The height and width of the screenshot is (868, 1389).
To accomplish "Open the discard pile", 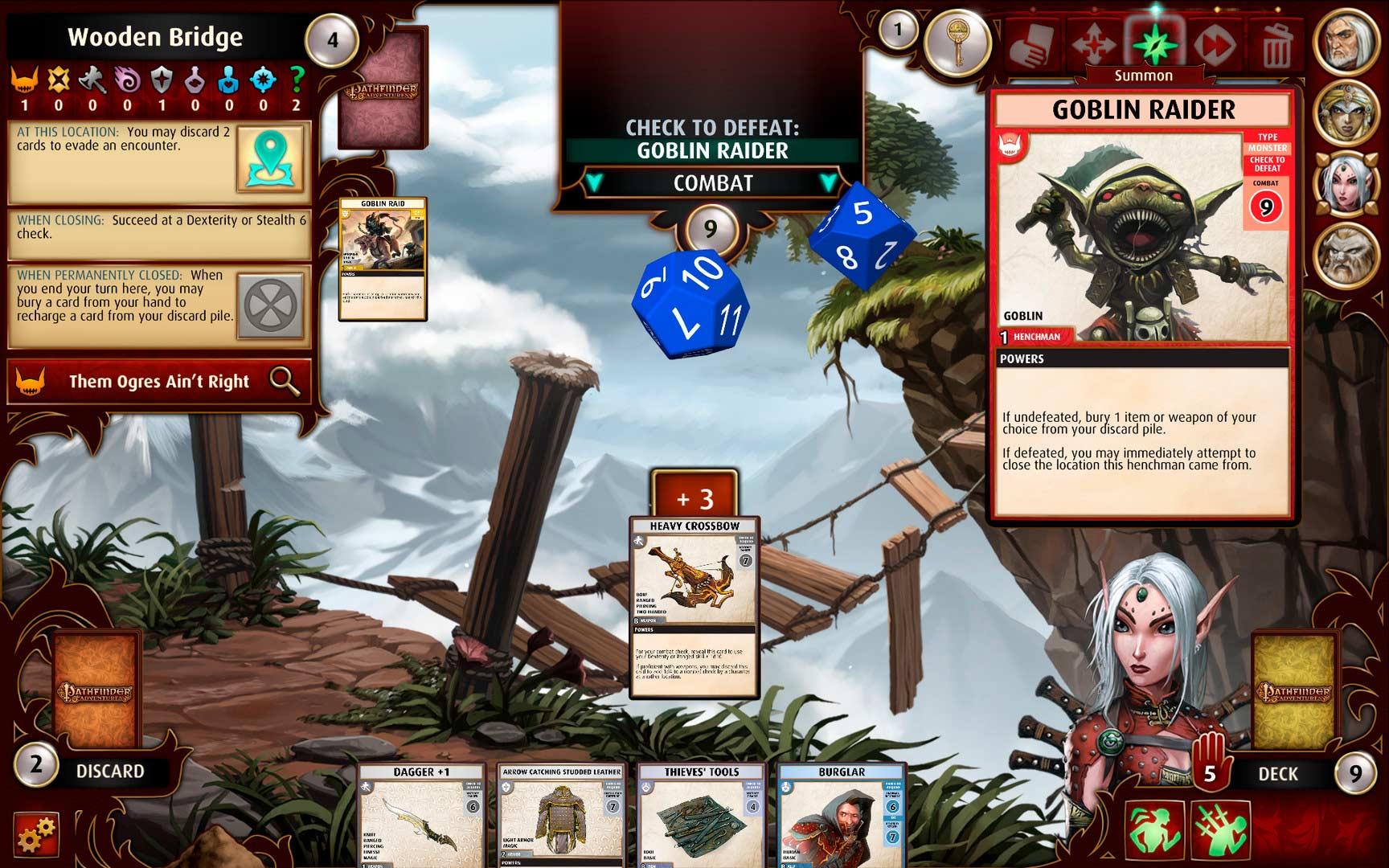I will pos(97,691).
